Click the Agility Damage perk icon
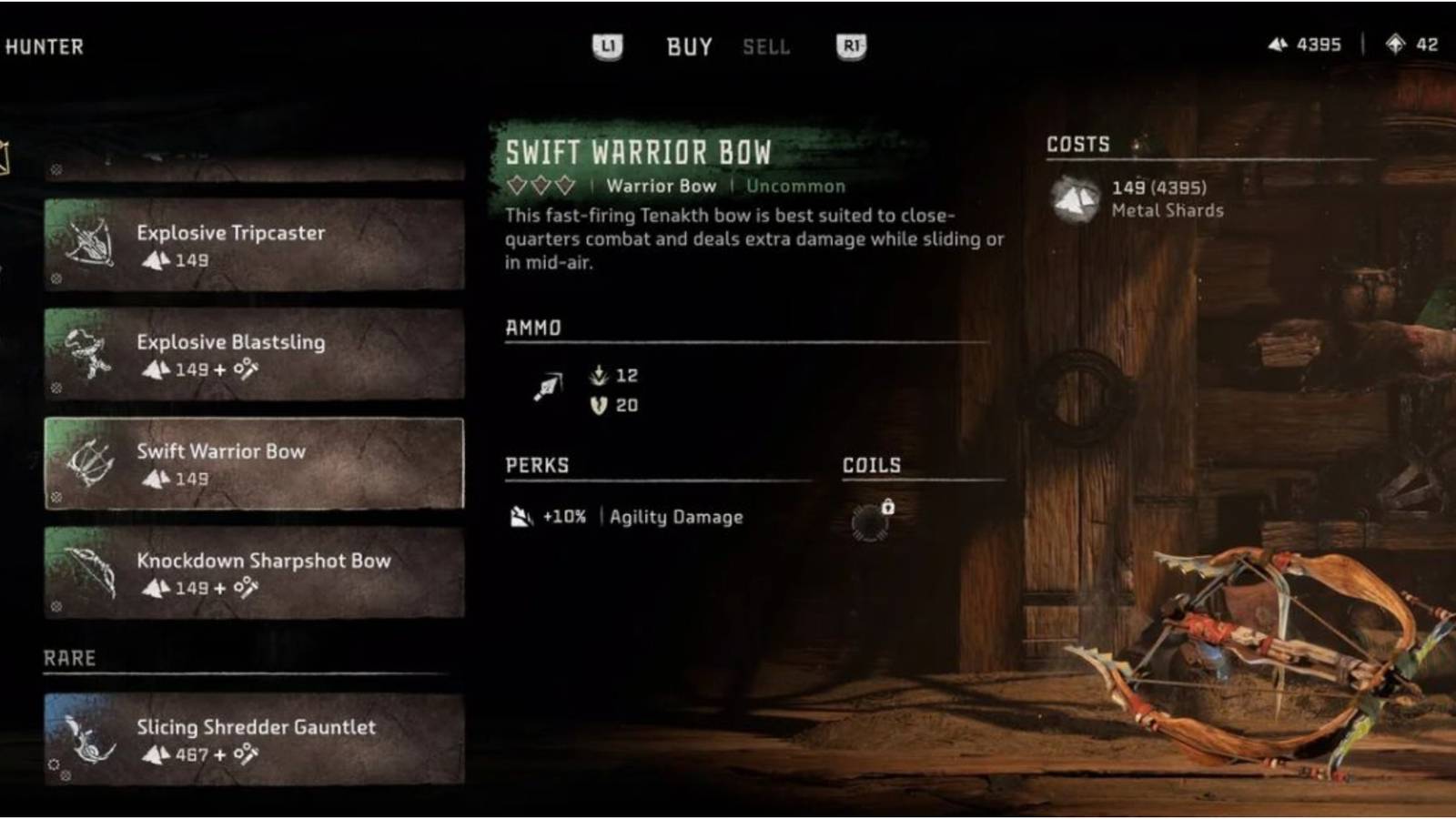1456x819 pixels. tap(521, 515)
